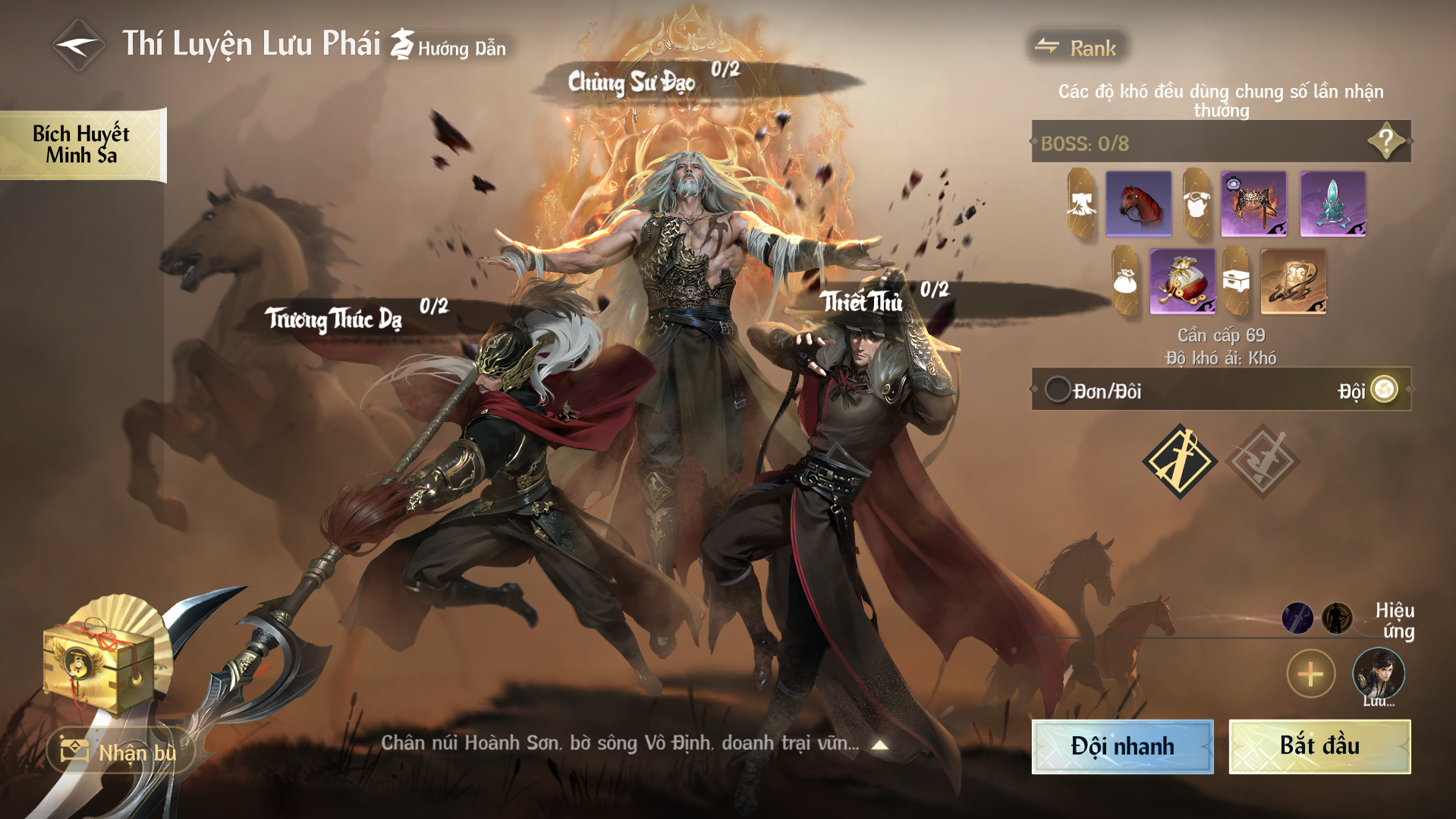
Task: Start quick match with Đội nhanh
Action: click(x=1122, y=746)
